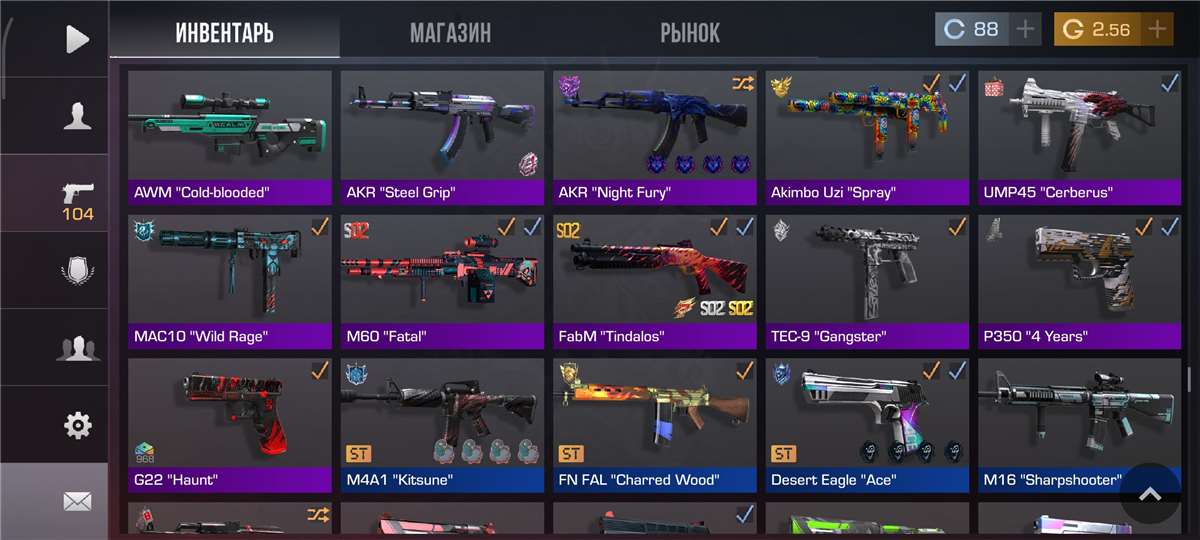The width and height of the screenshot is (1200, 540).
Task: Select the Инвентарь tab
Action: 224,33
